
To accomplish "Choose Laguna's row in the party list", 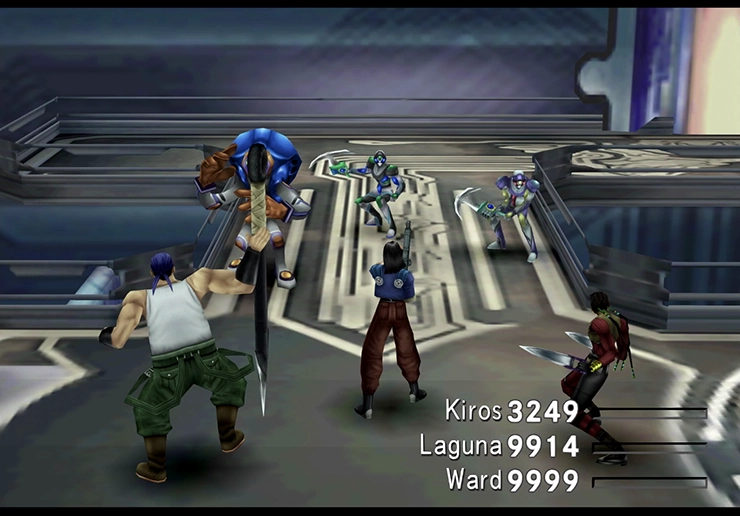I will click(x=460, y=446).
